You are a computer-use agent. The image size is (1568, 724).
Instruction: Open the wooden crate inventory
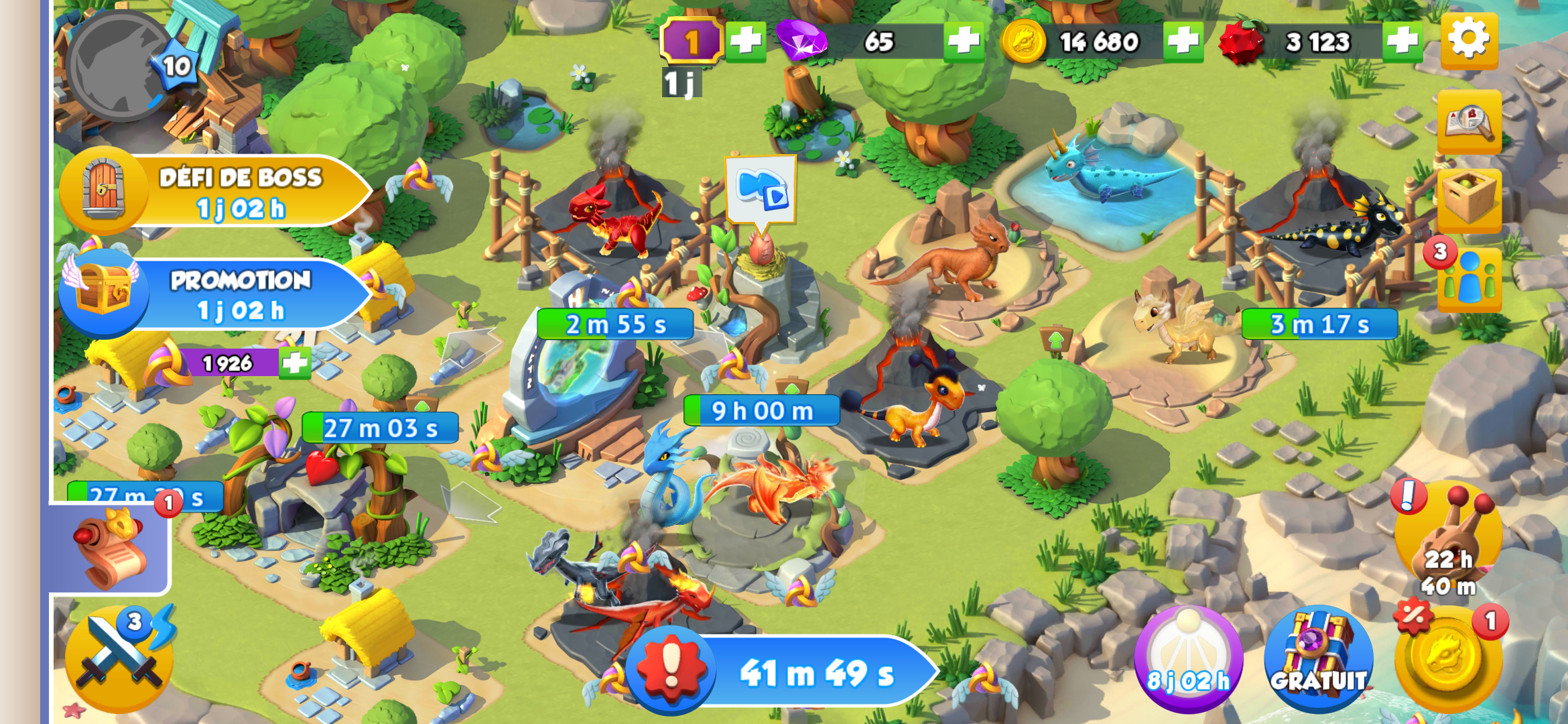[x=1469, y=199]
